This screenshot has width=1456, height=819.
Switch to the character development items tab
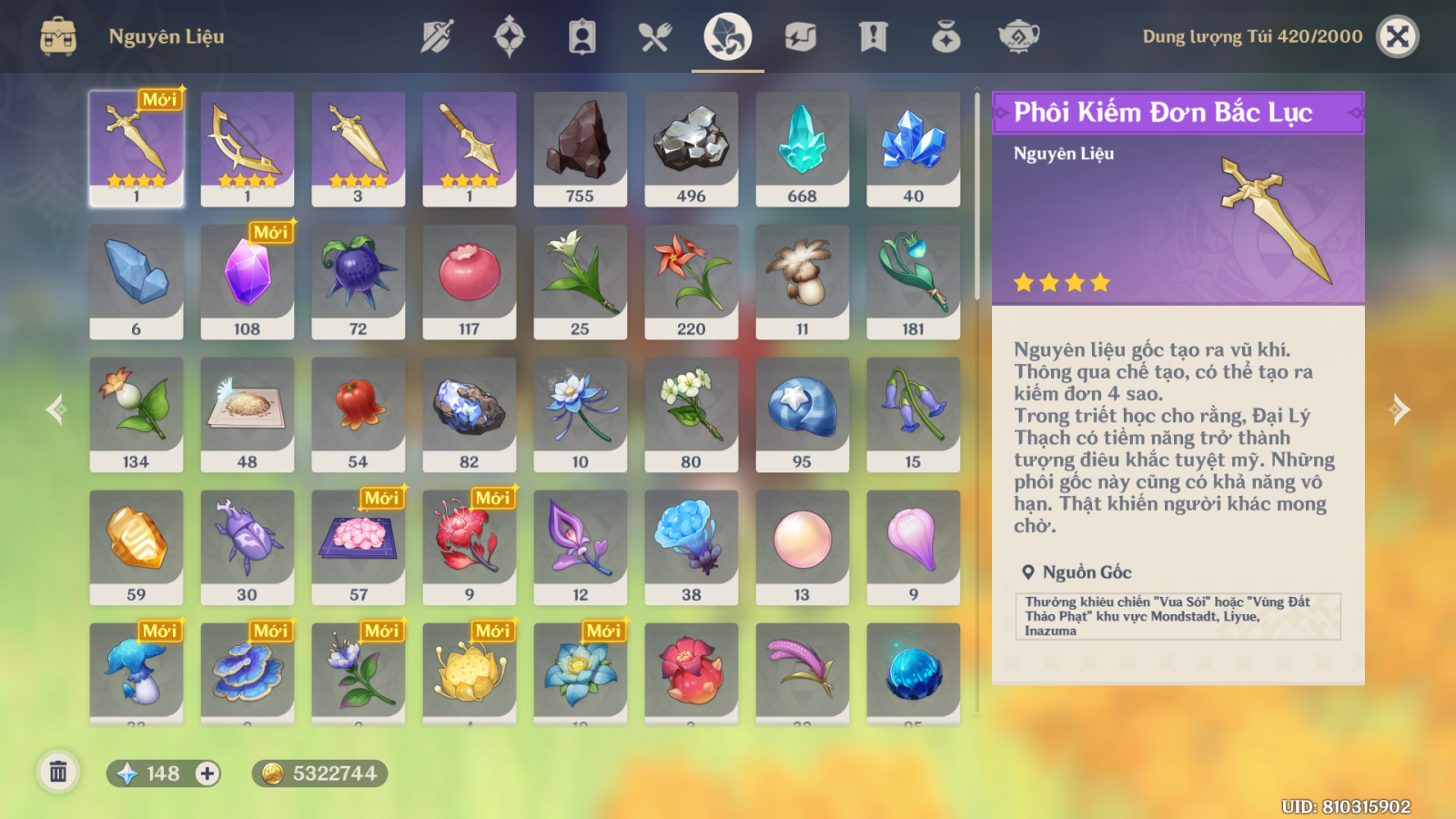click(582, 36)
